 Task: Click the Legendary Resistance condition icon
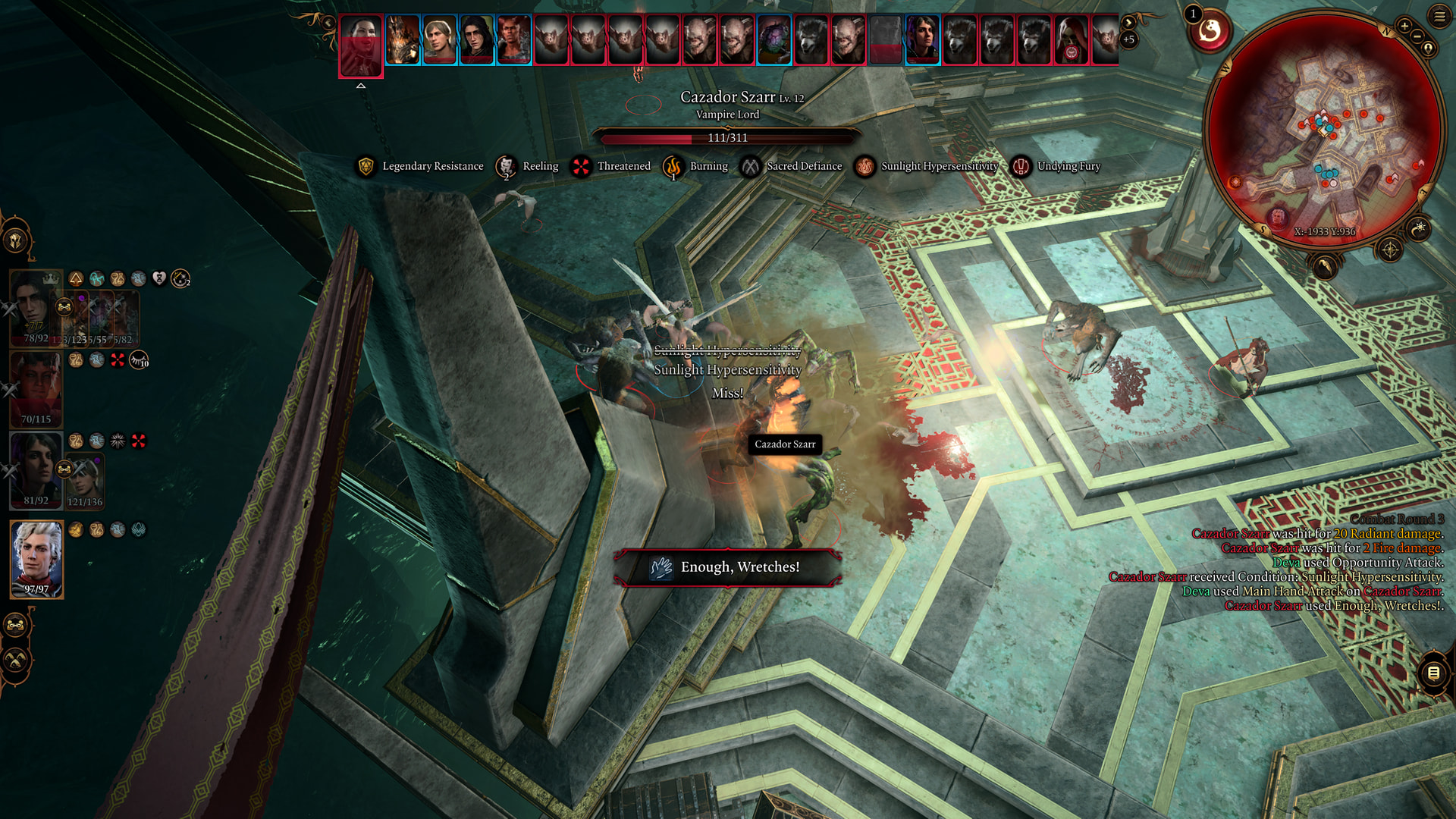(366, 166)
